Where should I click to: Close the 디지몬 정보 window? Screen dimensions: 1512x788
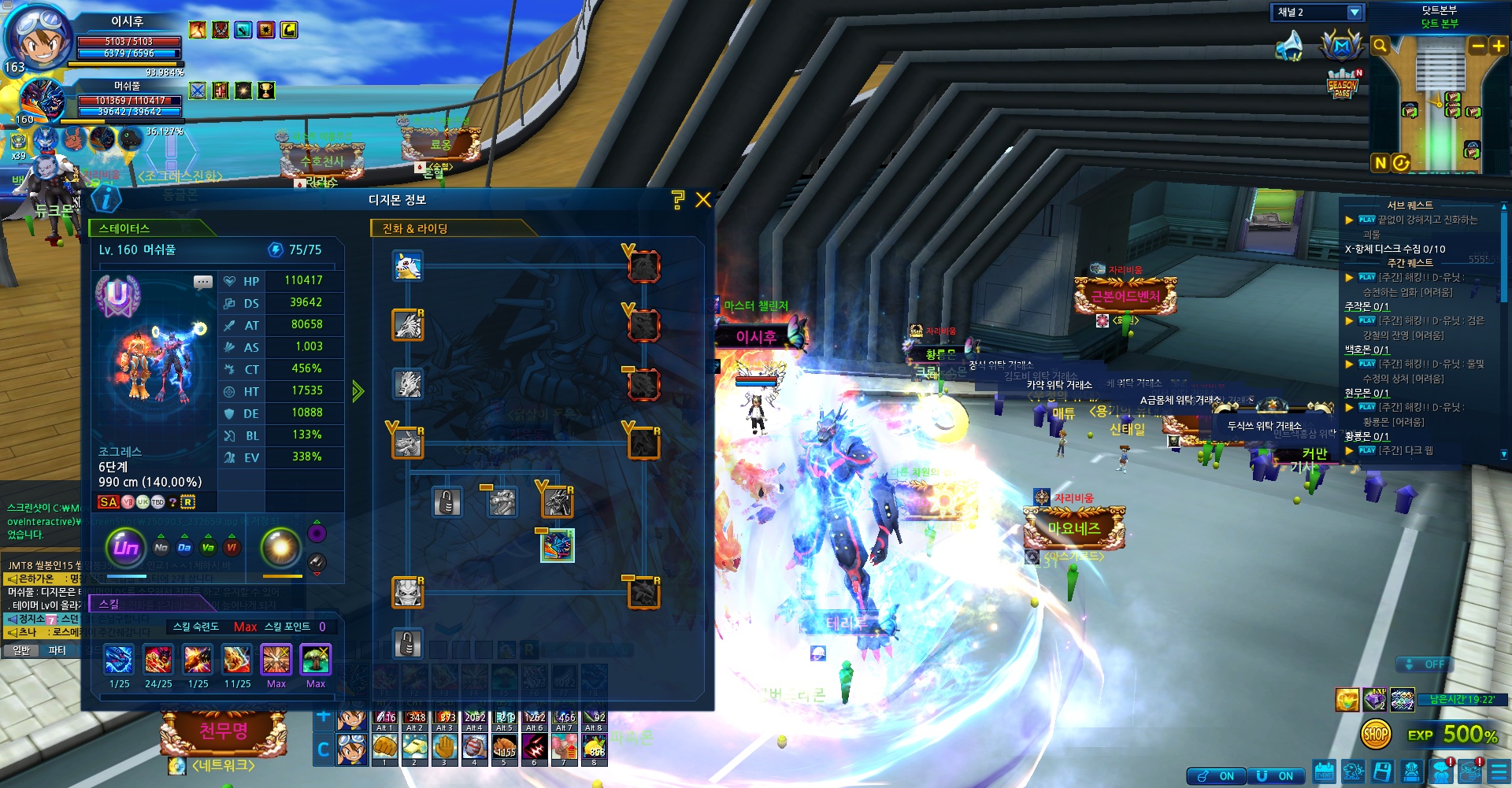(x=703, y=200)
